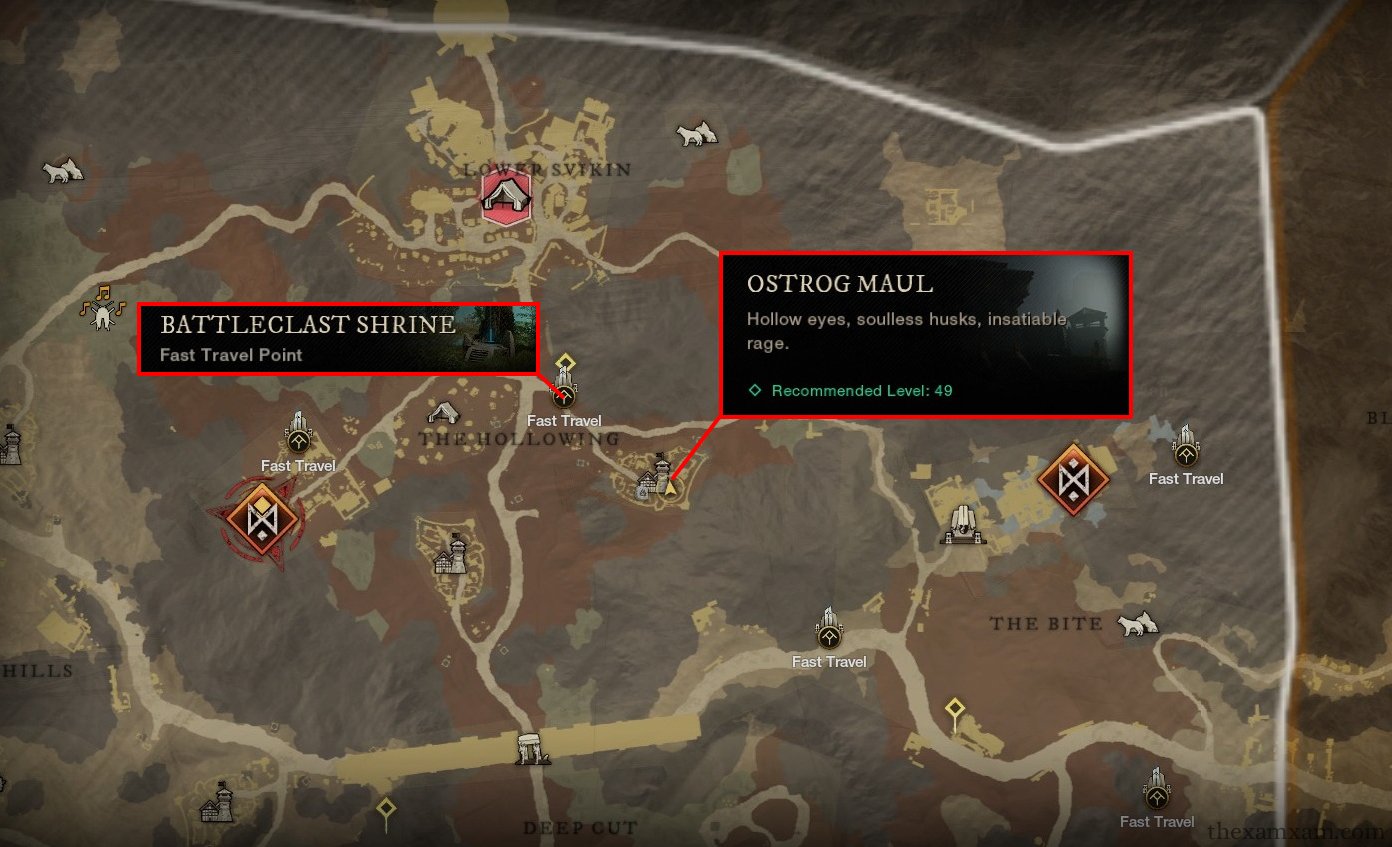Select the orange faction marker without red ring
Image resolution: width=1392 pixels, height=847 pixels.
(x=1074, y=481)
